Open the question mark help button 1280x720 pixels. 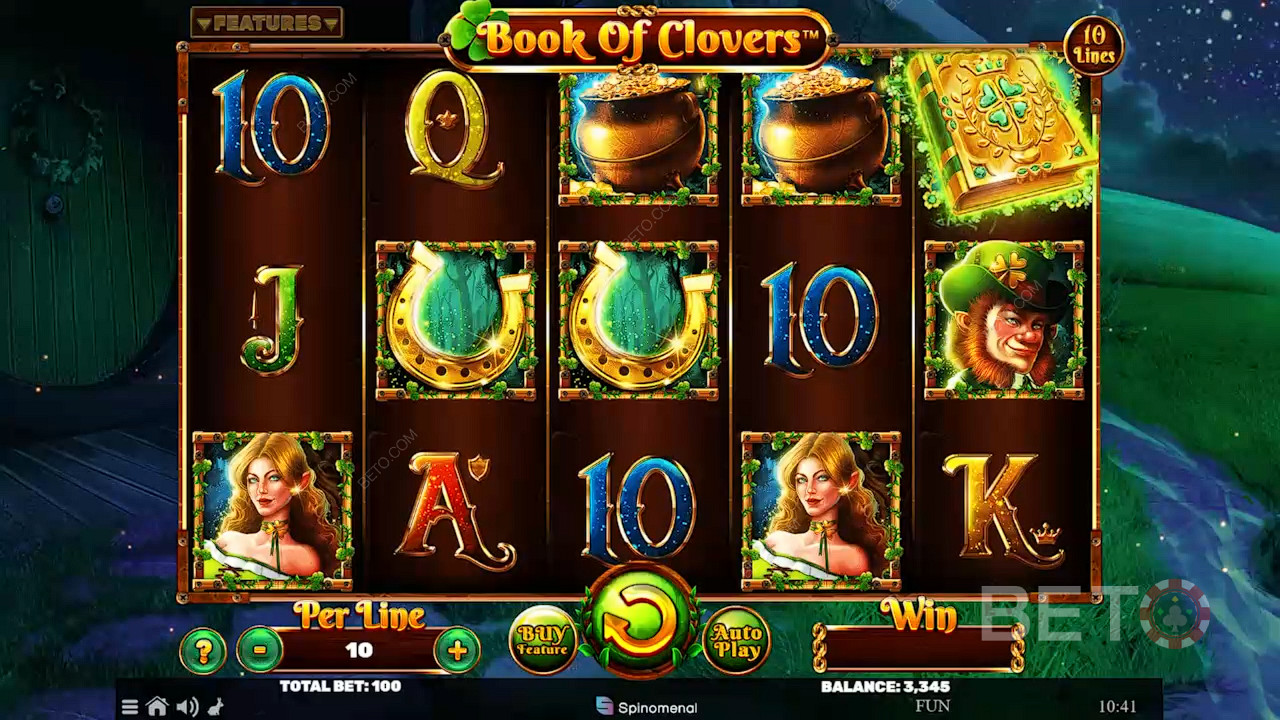[203, 651]
